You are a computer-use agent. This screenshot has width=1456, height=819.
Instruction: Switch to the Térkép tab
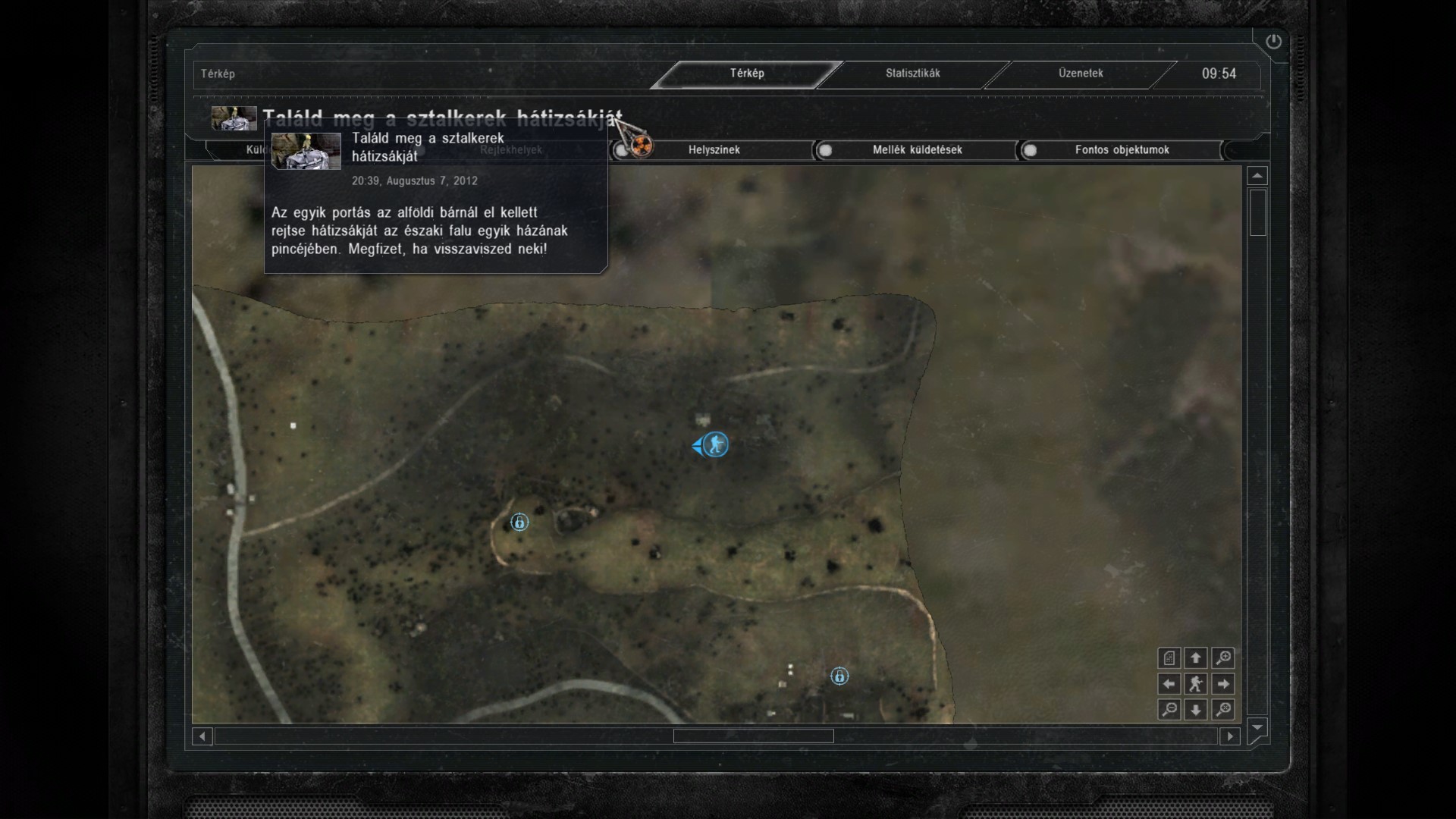coord(747,74)
